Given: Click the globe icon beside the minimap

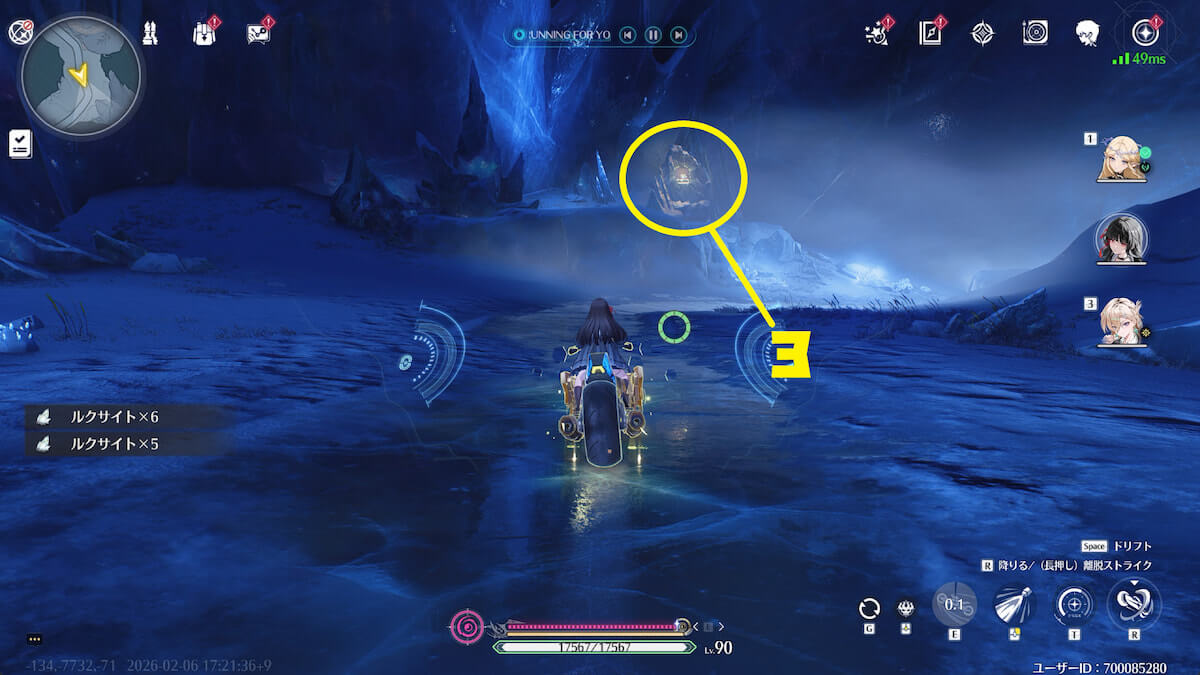Looking at the screenshot, I should (x=19, y=32).
